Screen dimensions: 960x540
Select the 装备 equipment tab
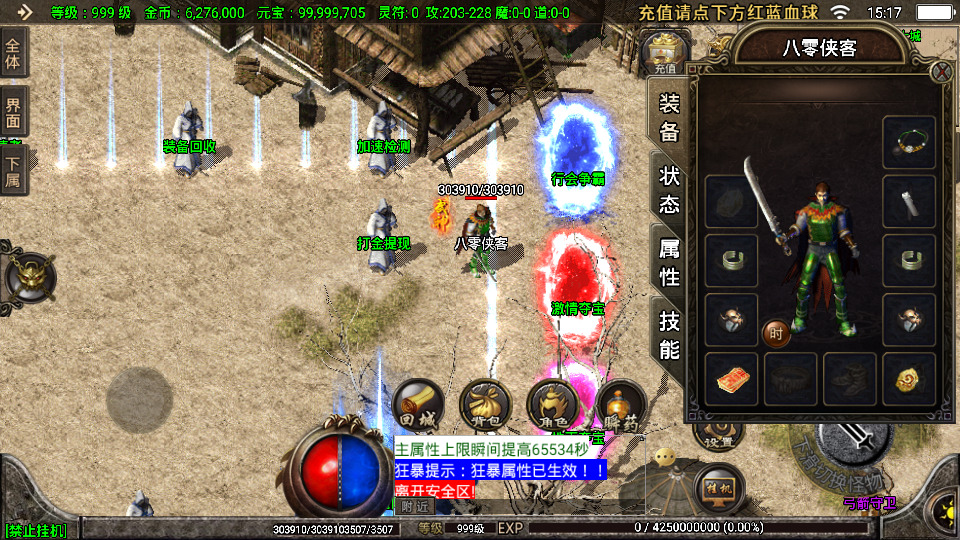point(669,117)
